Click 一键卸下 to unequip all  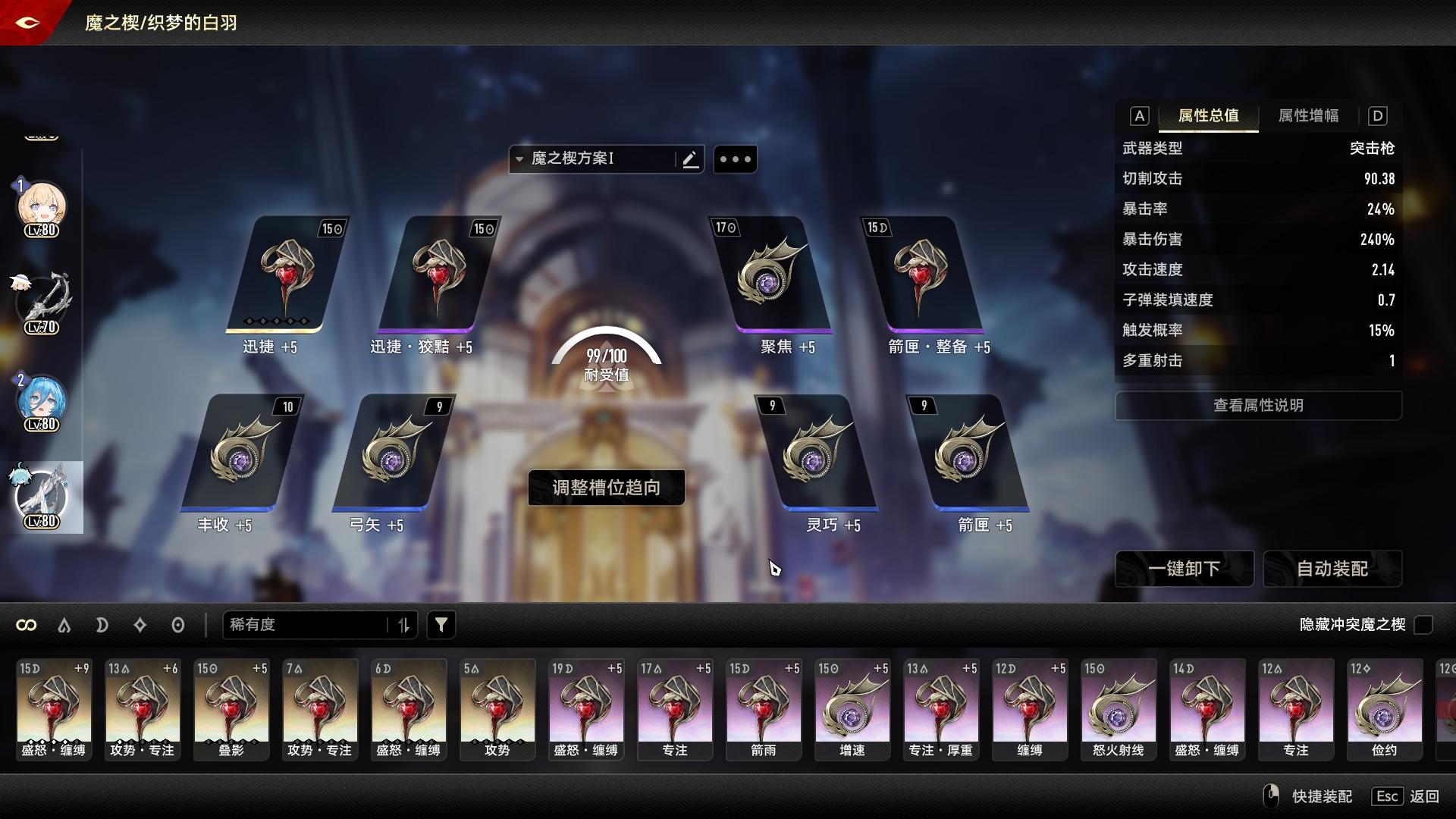(x=1184, y=569)
